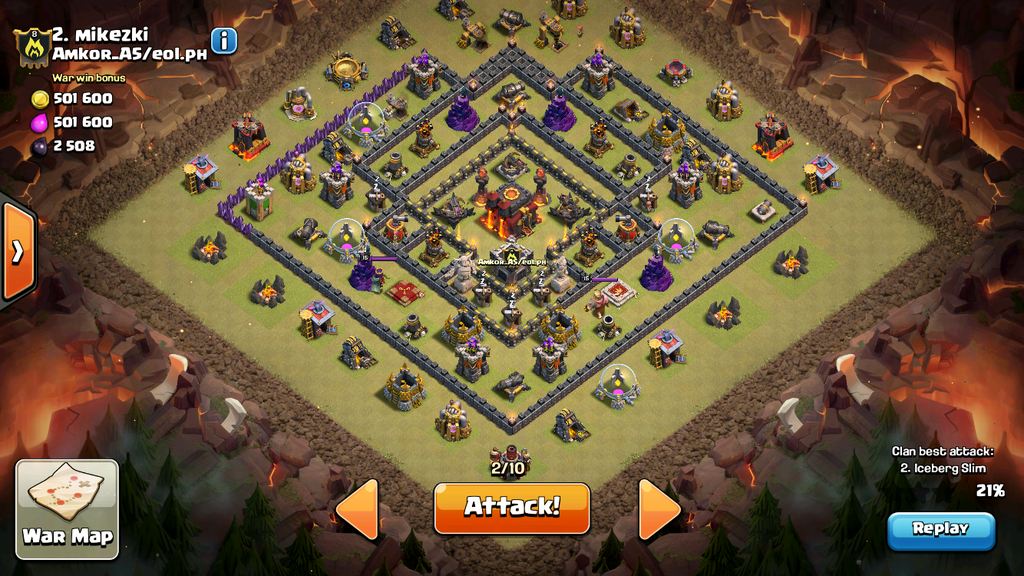The image size is (1024, 576).
Task: Open the War Map
Action: pyautogui.click(x=67, y=508)
